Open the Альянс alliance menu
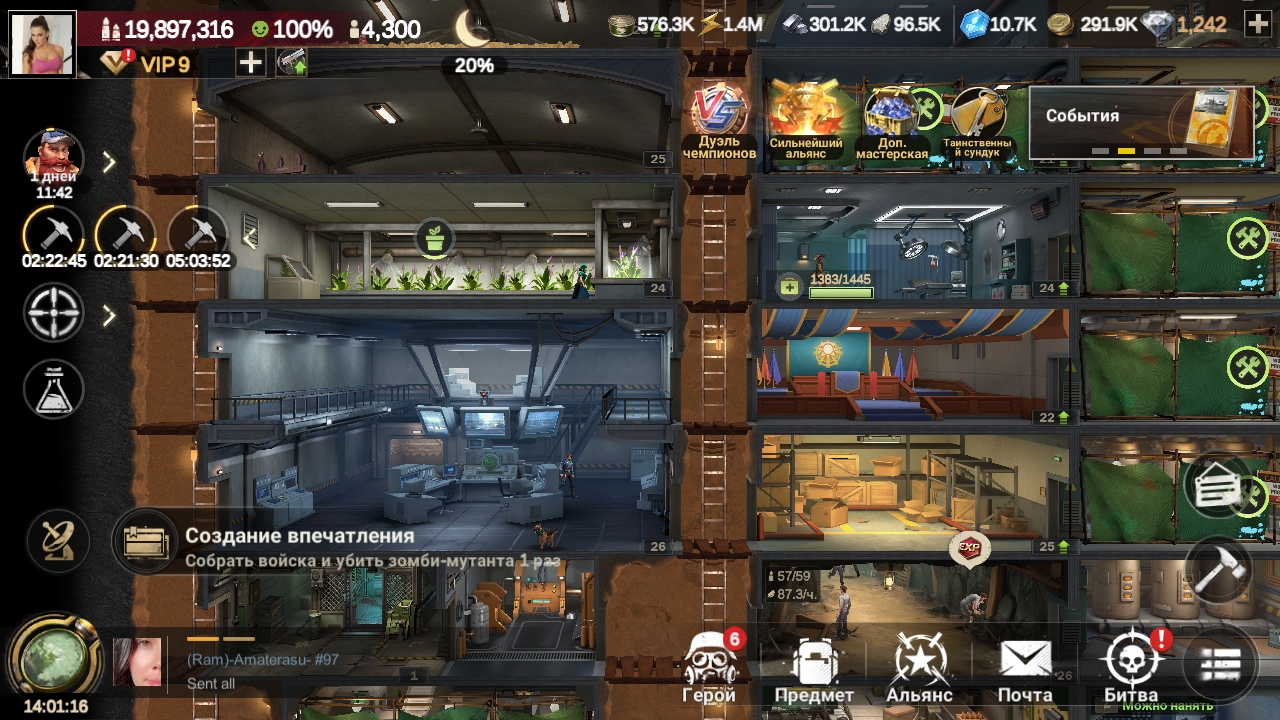1280x720 pixels. click(x=919, y=668)
